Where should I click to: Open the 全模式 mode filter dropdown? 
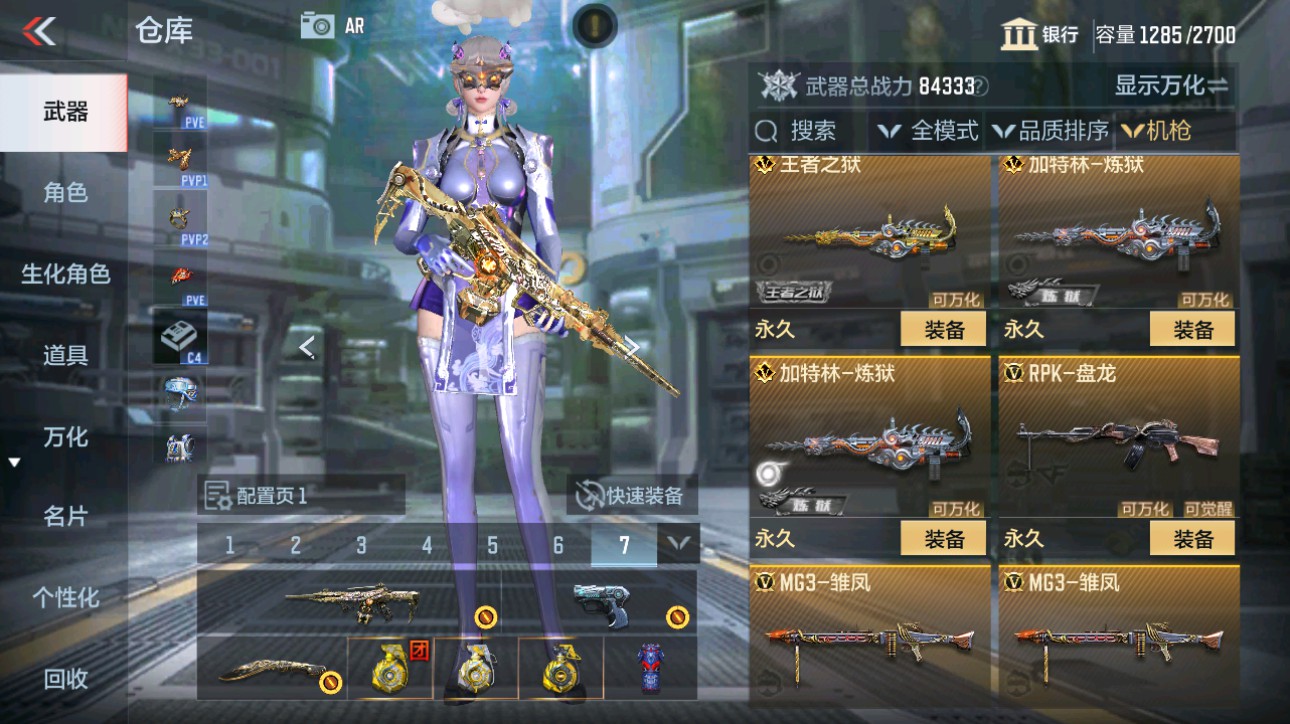point(927,130)
